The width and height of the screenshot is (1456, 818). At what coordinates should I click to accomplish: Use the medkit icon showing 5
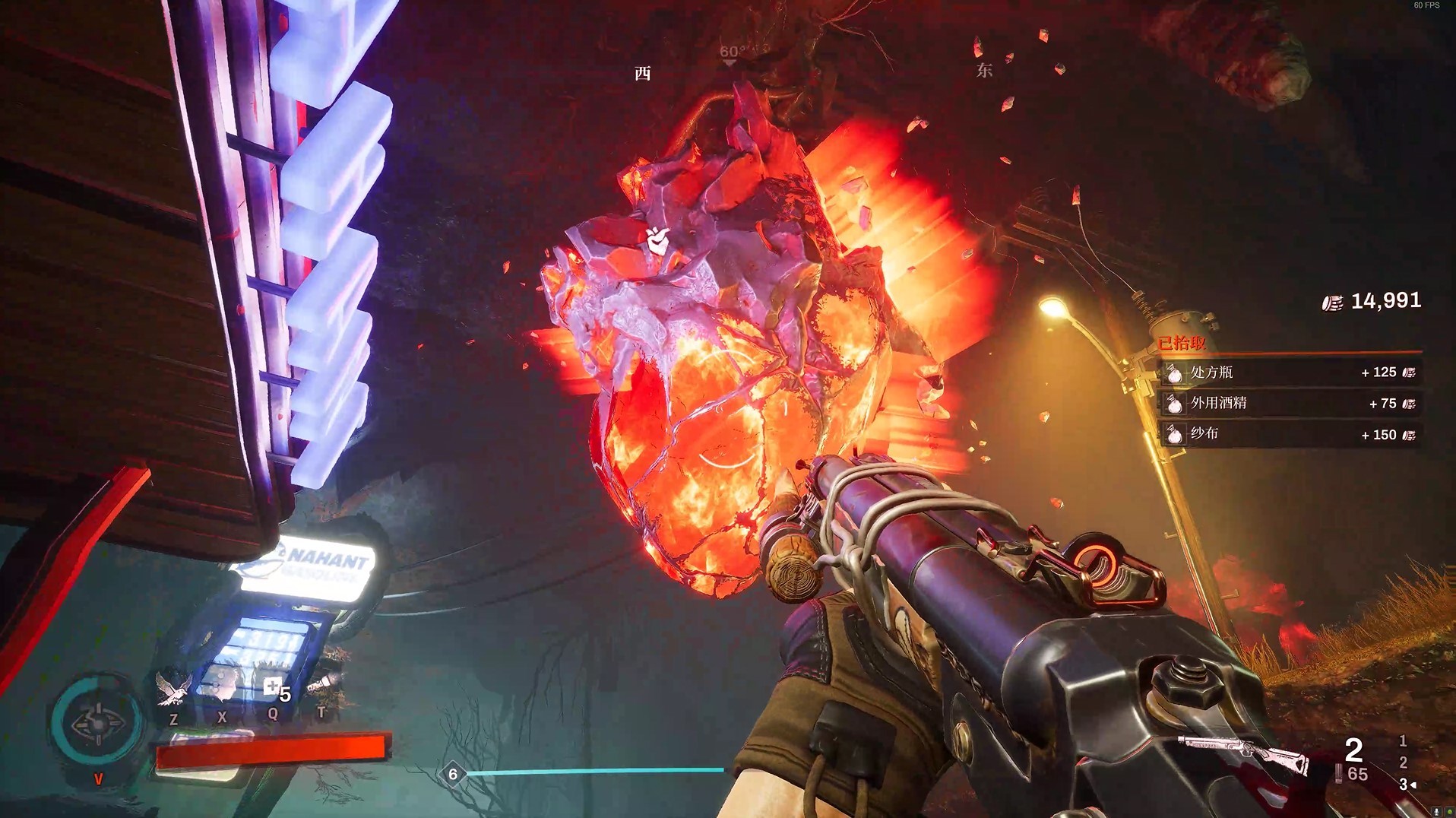coord(274,689)
